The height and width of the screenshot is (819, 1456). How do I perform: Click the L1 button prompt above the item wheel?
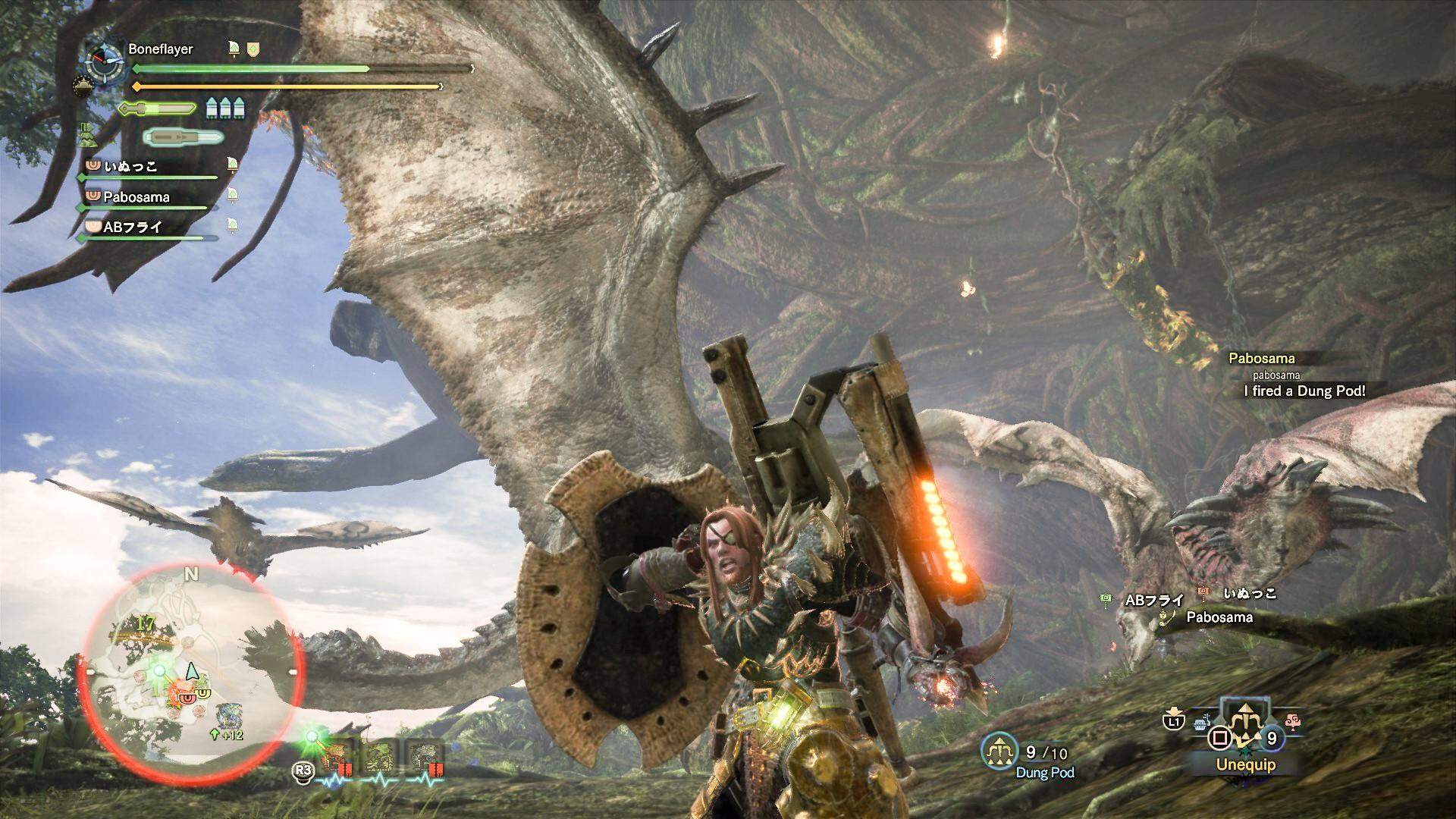pyautogui.click(x=1174, y=723)
